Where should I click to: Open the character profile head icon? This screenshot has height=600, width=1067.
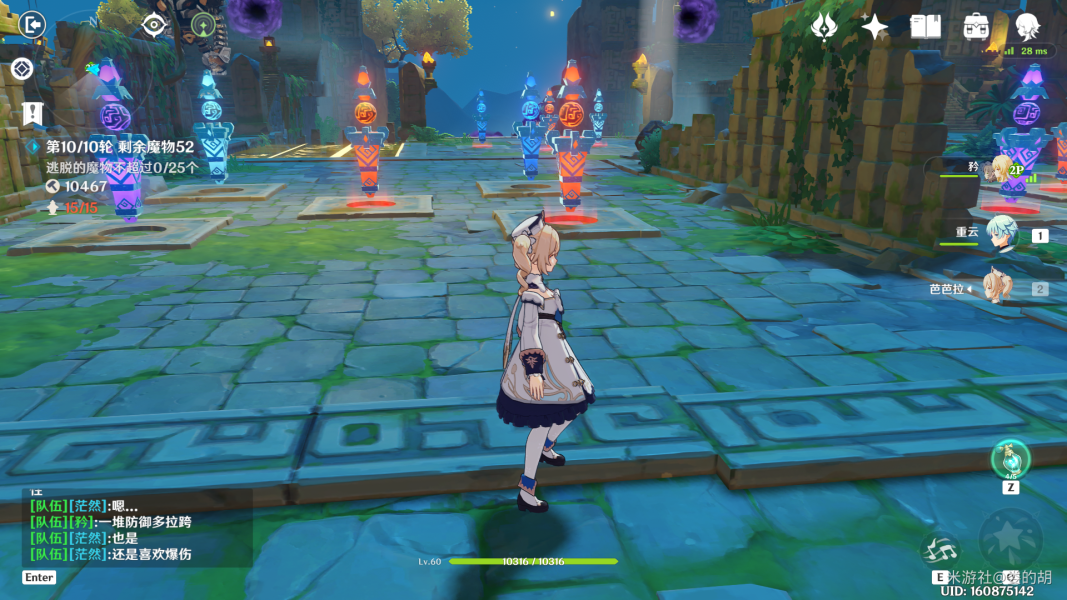pyautogui.click(x=1027, y=27)
